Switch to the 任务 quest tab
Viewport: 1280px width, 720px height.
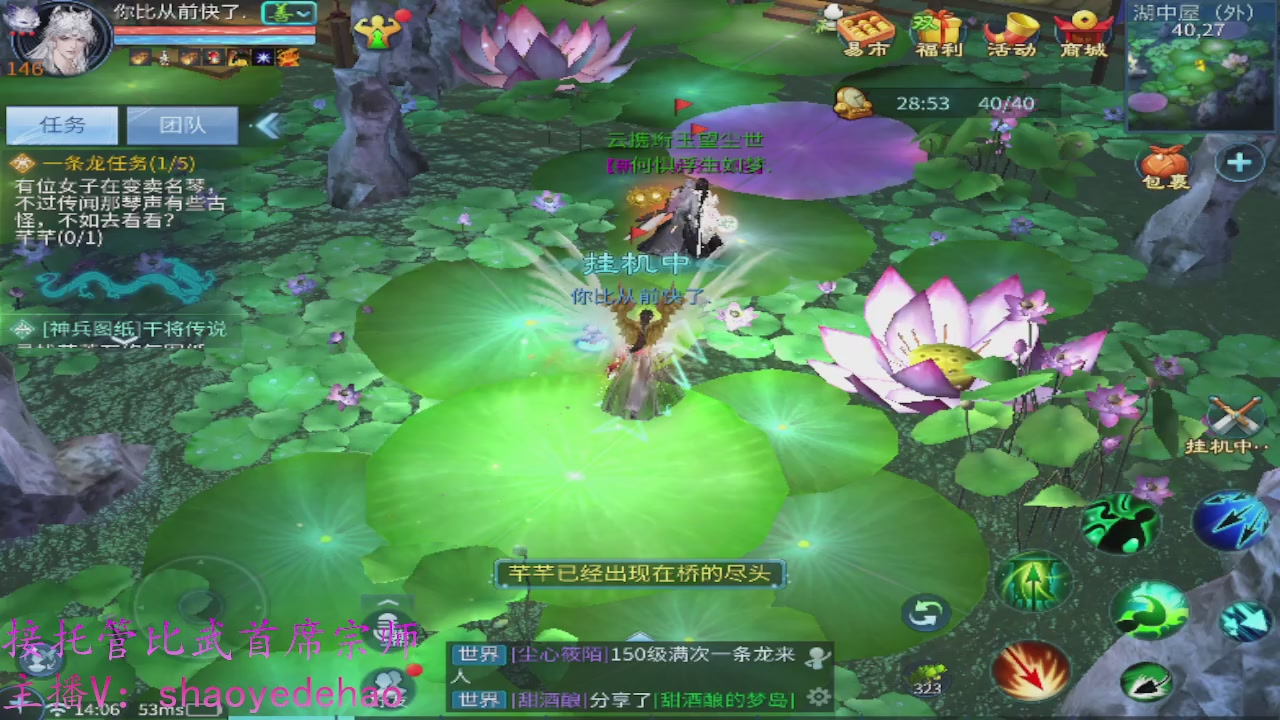62,125
